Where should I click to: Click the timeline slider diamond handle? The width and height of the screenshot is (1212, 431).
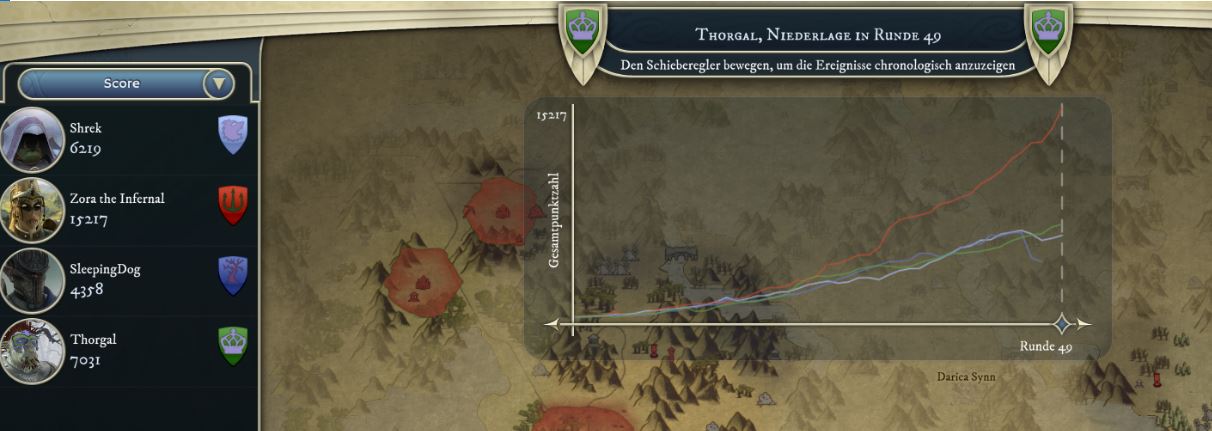tap(1062, 323)
